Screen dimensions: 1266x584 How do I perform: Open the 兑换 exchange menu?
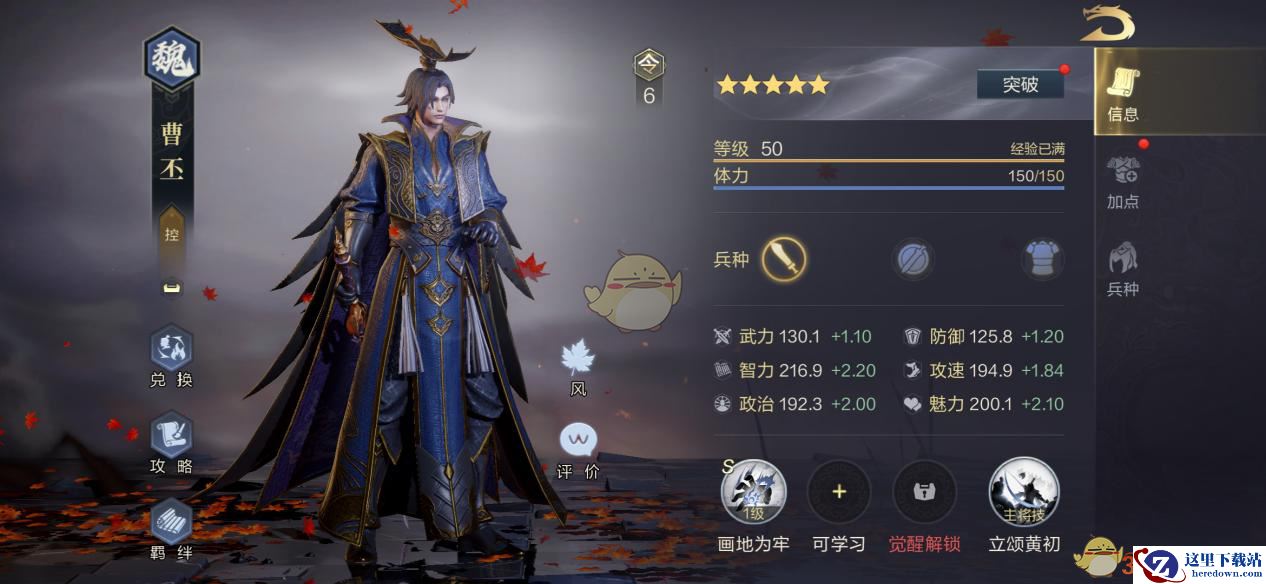click(171, 354)
